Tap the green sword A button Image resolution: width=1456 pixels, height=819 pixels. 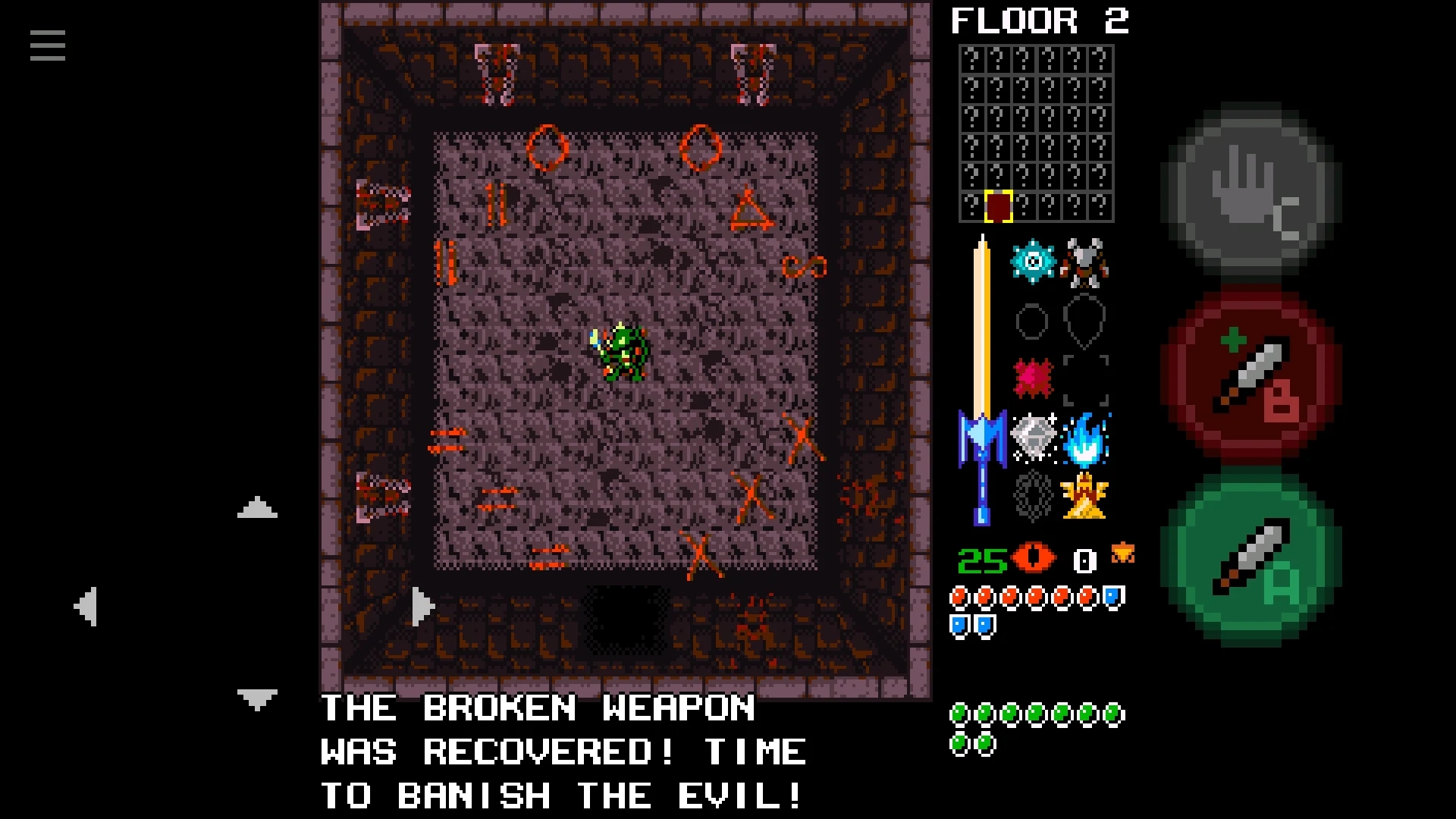coord(1251,557)
